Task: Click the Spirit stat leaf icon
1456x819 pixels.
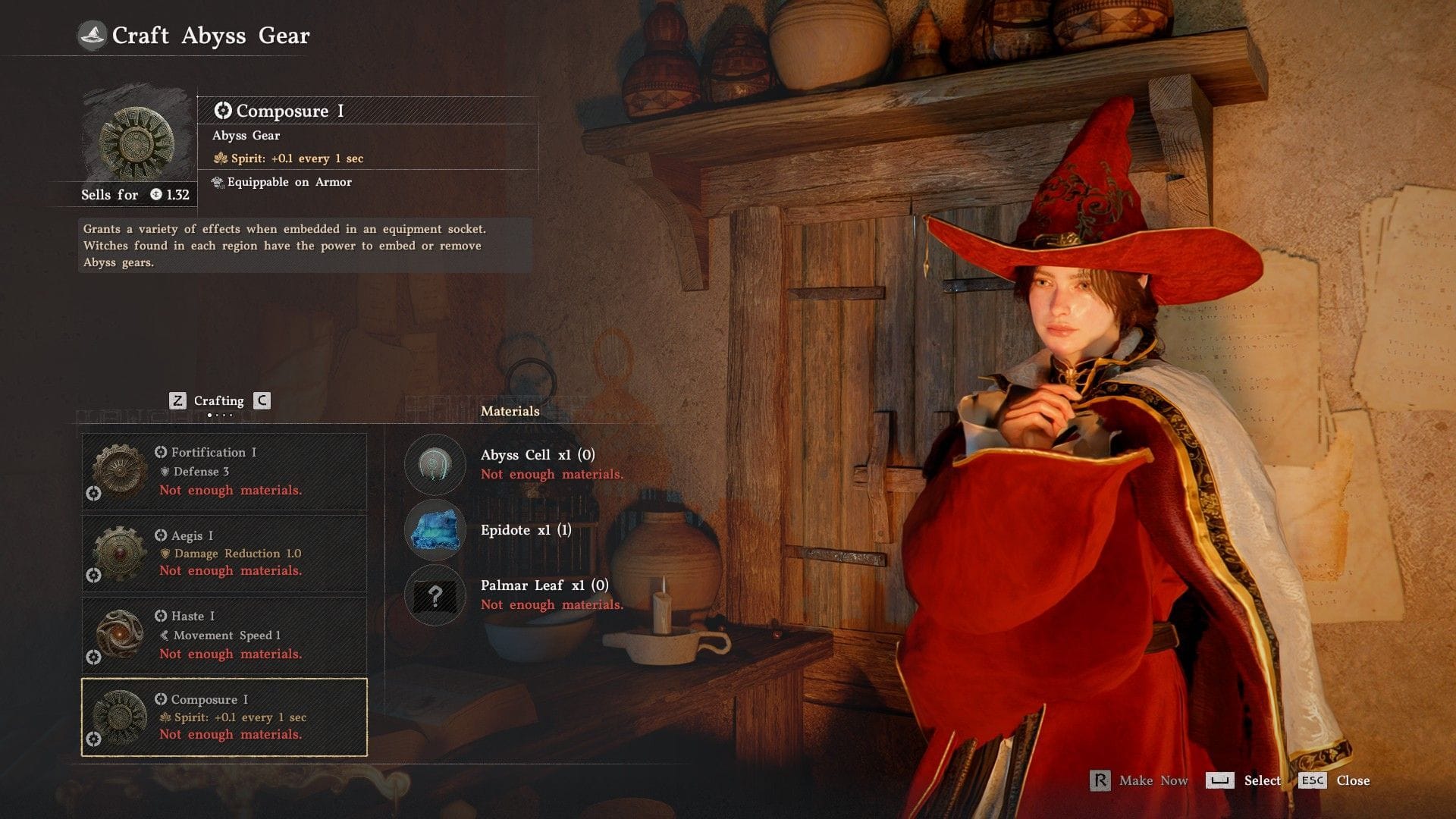Action: (221, 158)
